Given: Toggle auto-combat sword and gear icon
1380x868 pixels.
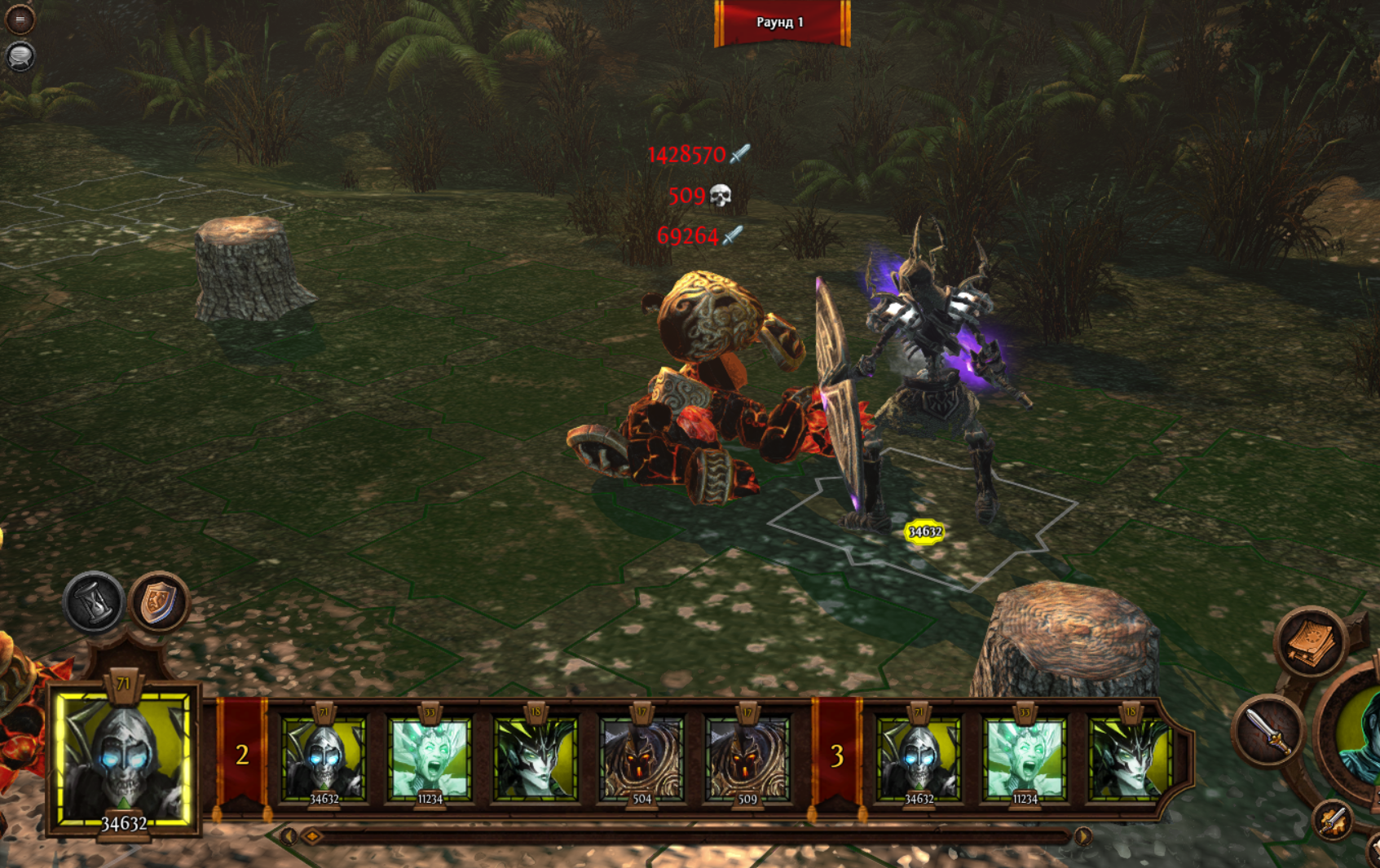Looking at the screenshot, I should tap(1334, 821).
